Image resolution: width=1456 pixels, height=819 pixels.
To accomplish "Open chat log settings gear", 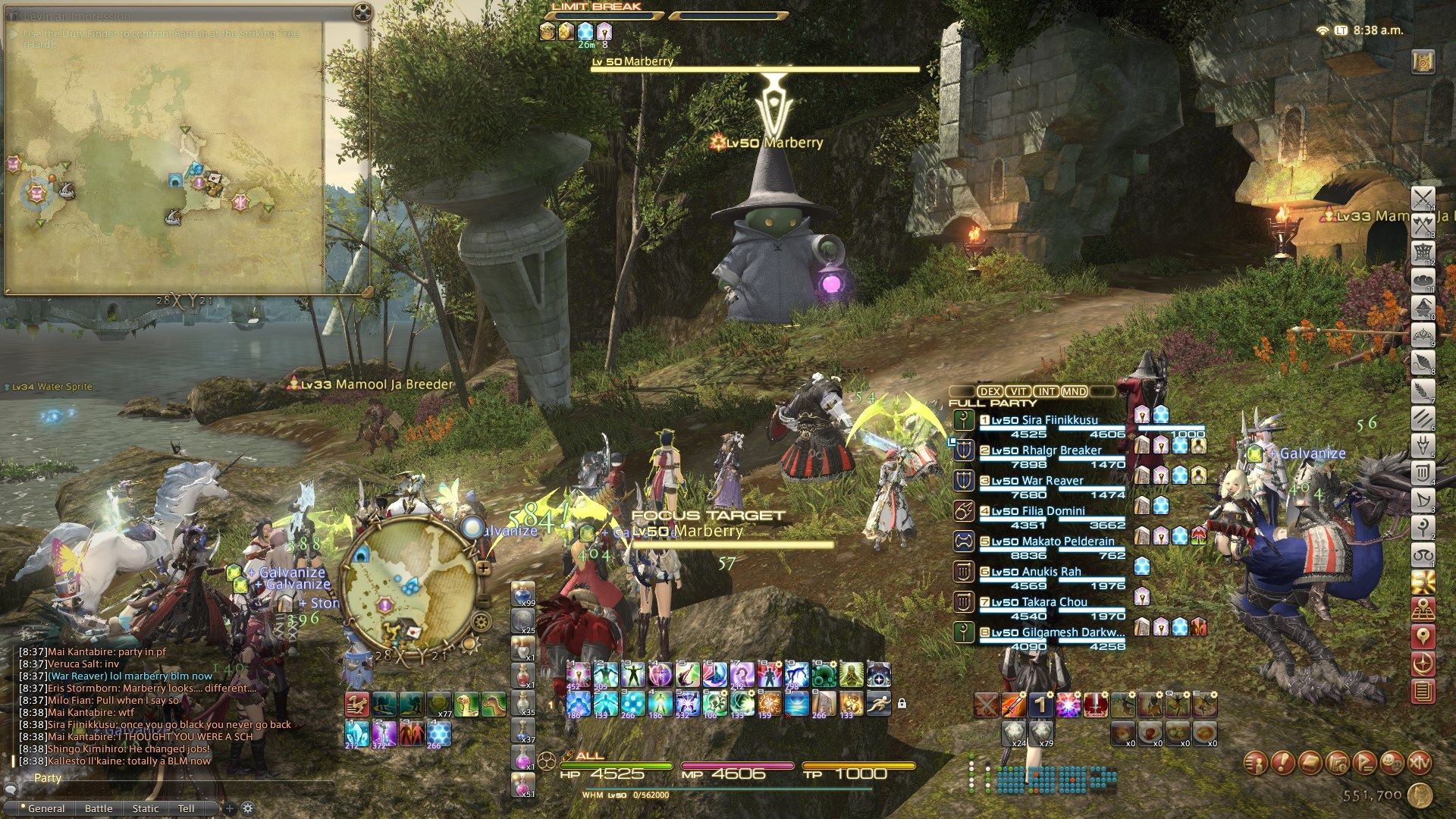I will click(247, 808).
